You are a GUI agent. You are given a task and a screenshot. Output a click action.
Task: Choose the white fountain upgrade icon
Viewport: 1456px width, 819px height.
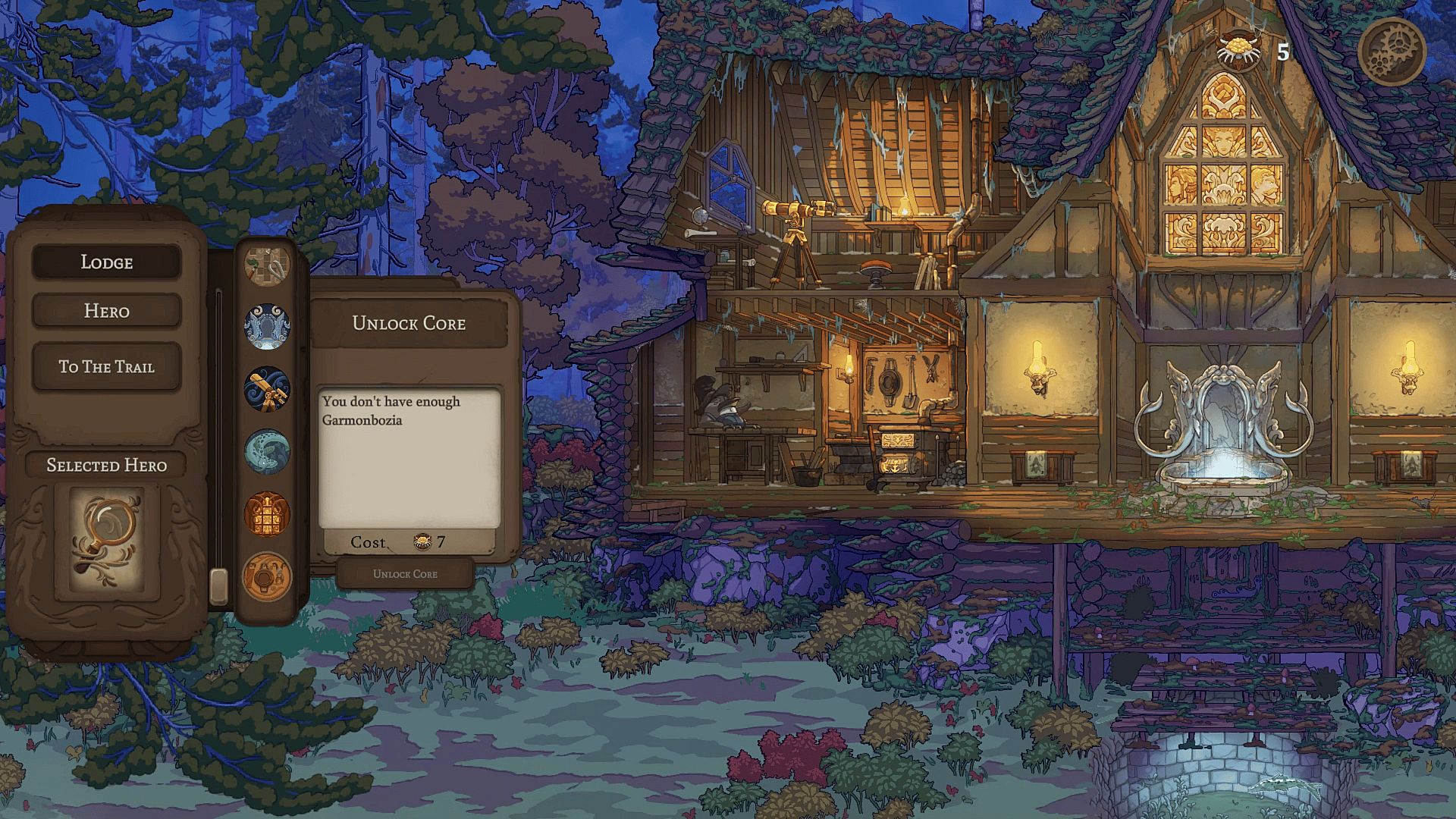point(267,327)
